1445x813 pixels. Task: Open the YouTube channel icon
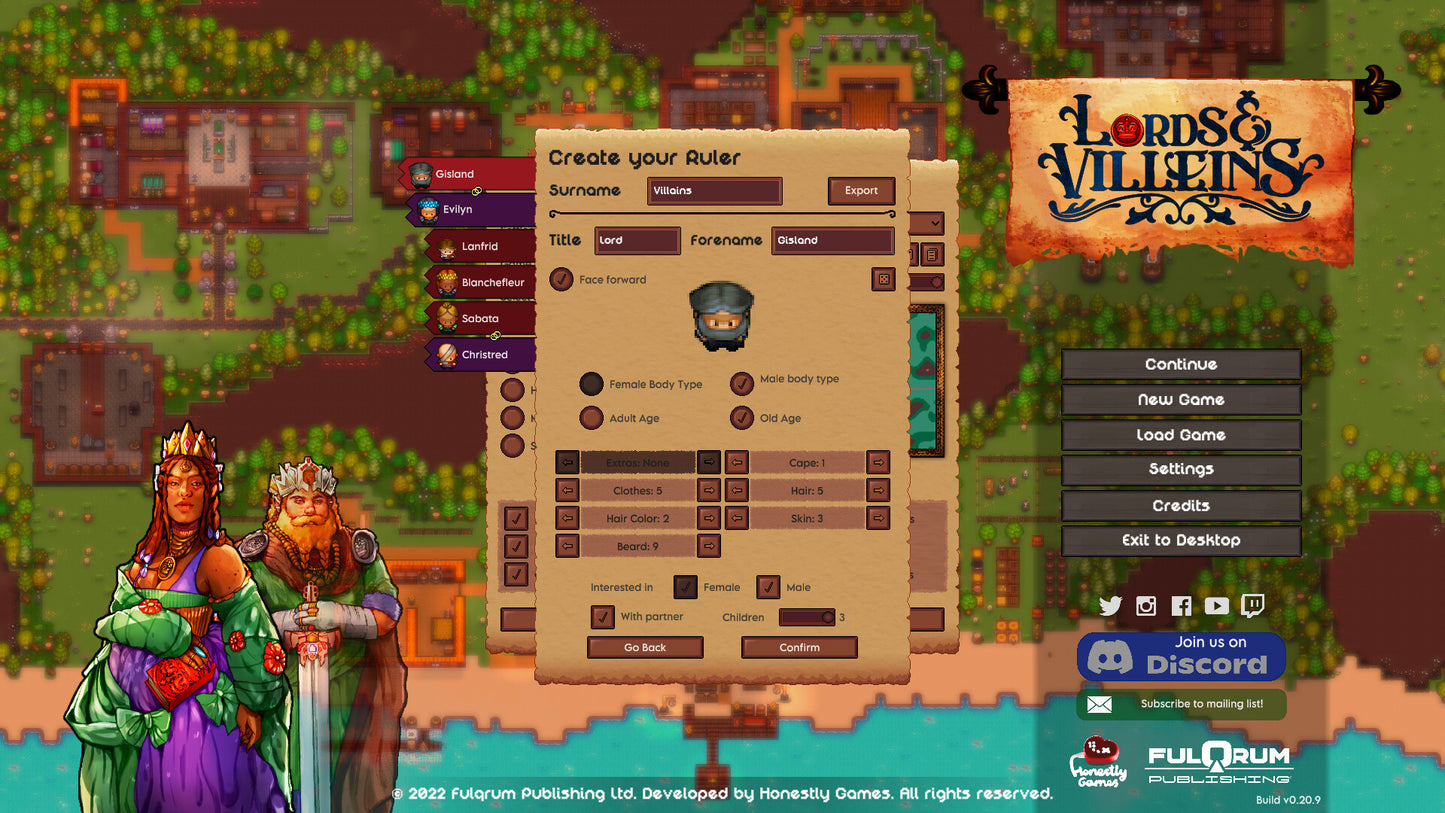click(1216, 606)
